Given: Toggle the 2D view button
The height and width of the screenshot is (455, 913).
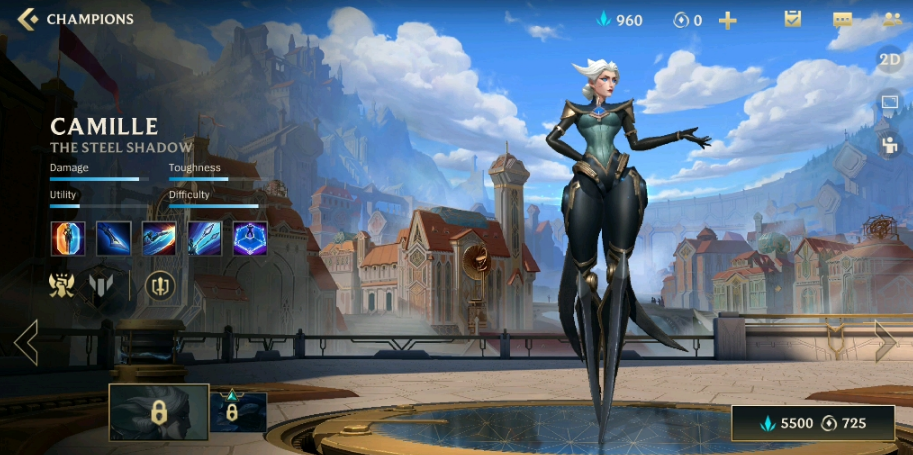Looking at the screenshot, I should 890,59.
